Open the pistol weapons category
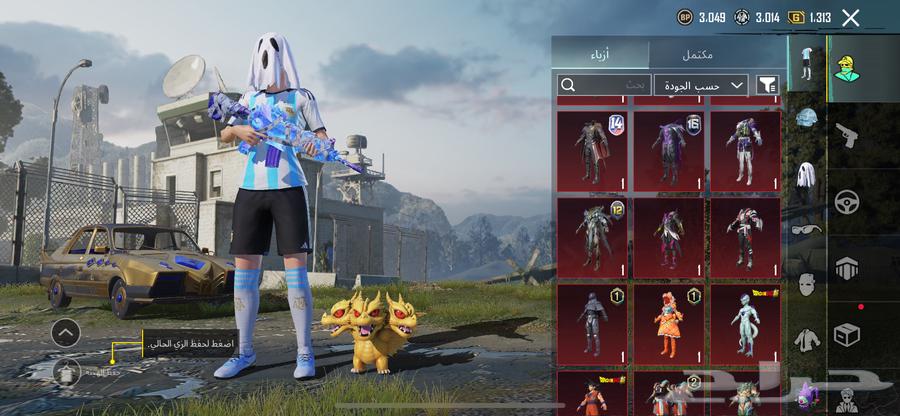Viewport: 900px width, 416px height. (847, 135)
